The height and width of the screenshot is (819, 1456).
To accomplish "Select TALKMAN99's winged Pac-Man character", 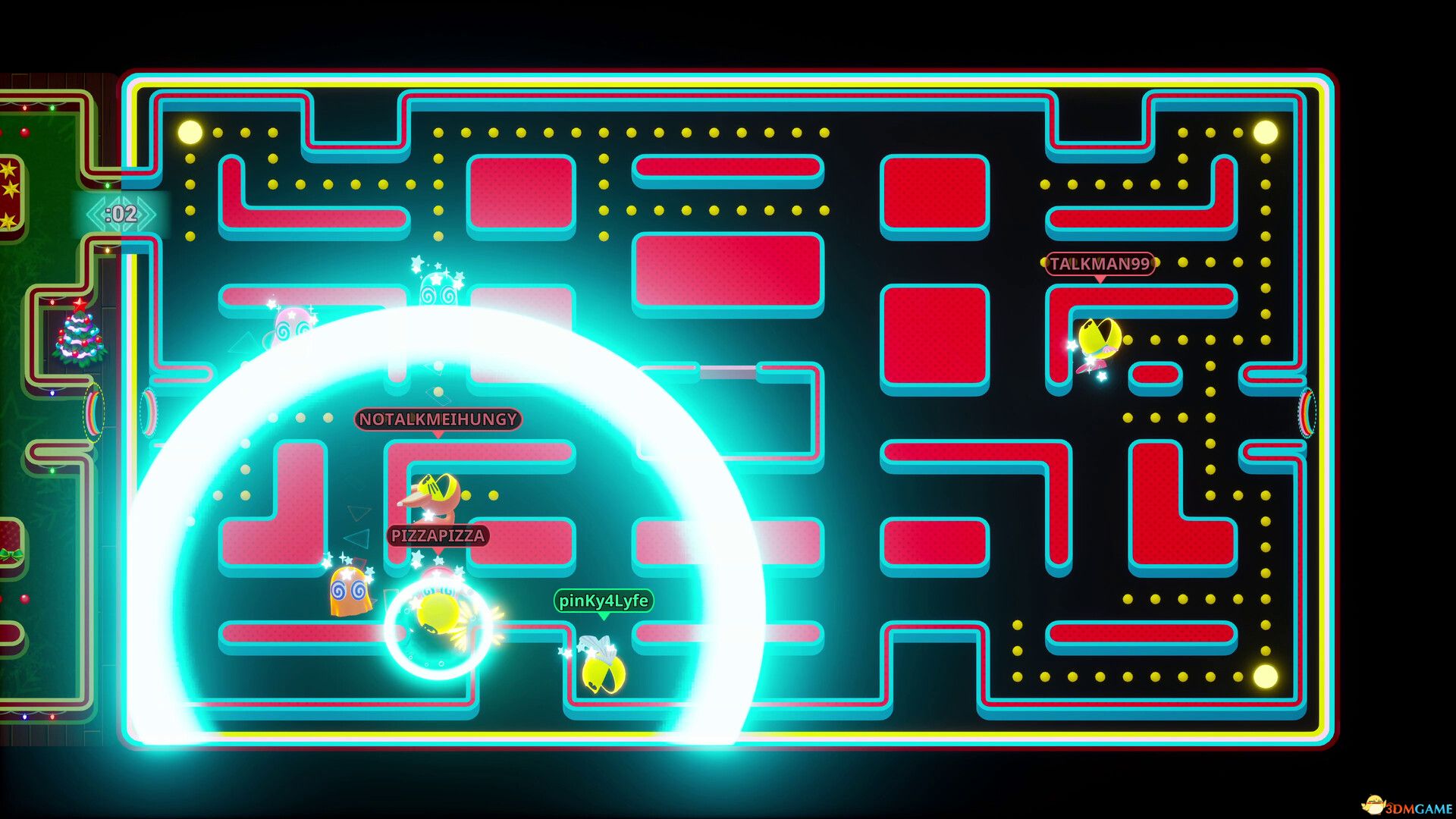I will pos(1097,337).
